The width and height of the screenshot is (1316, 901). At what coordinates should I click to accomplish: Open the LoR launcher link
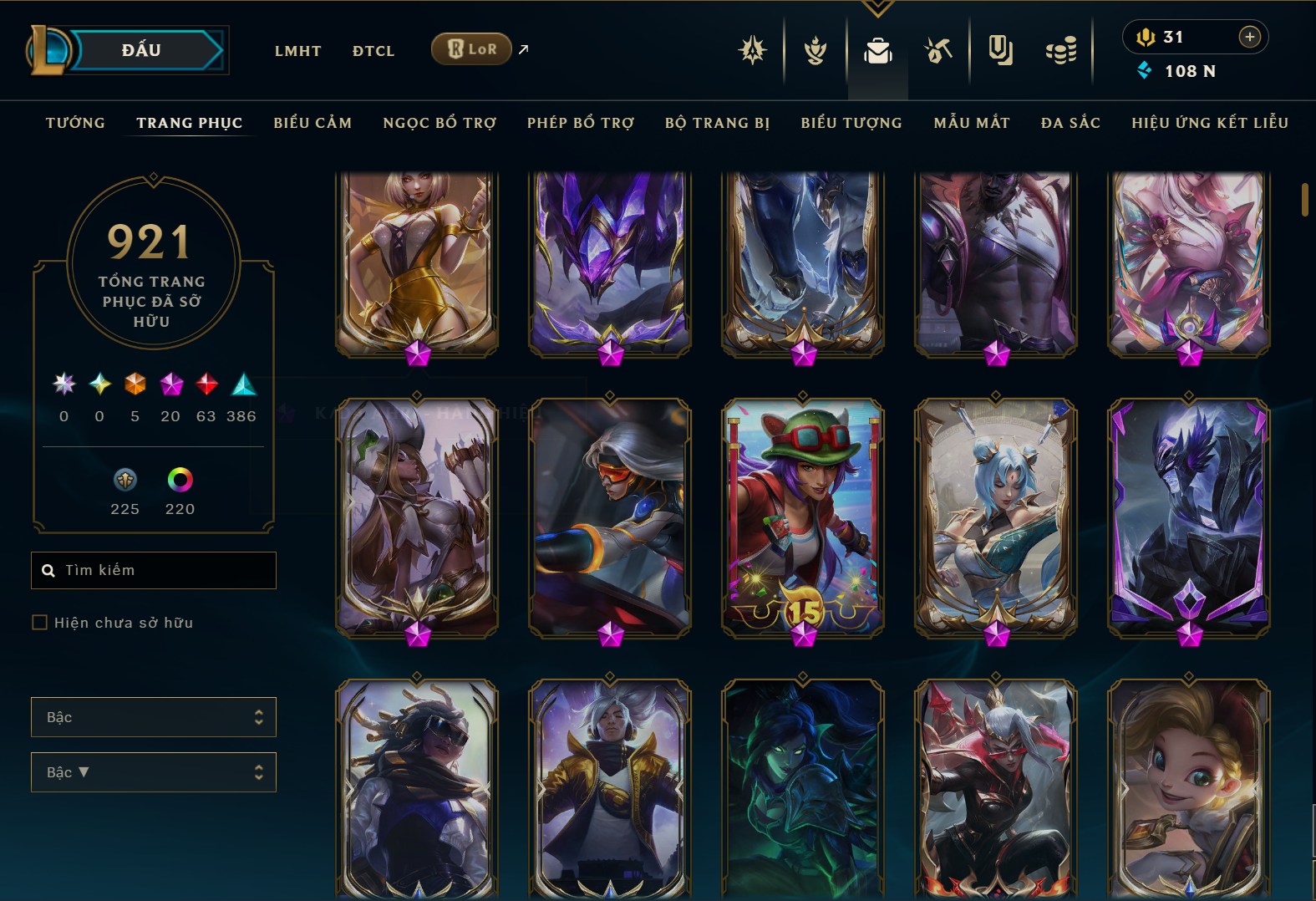point(472,49)
